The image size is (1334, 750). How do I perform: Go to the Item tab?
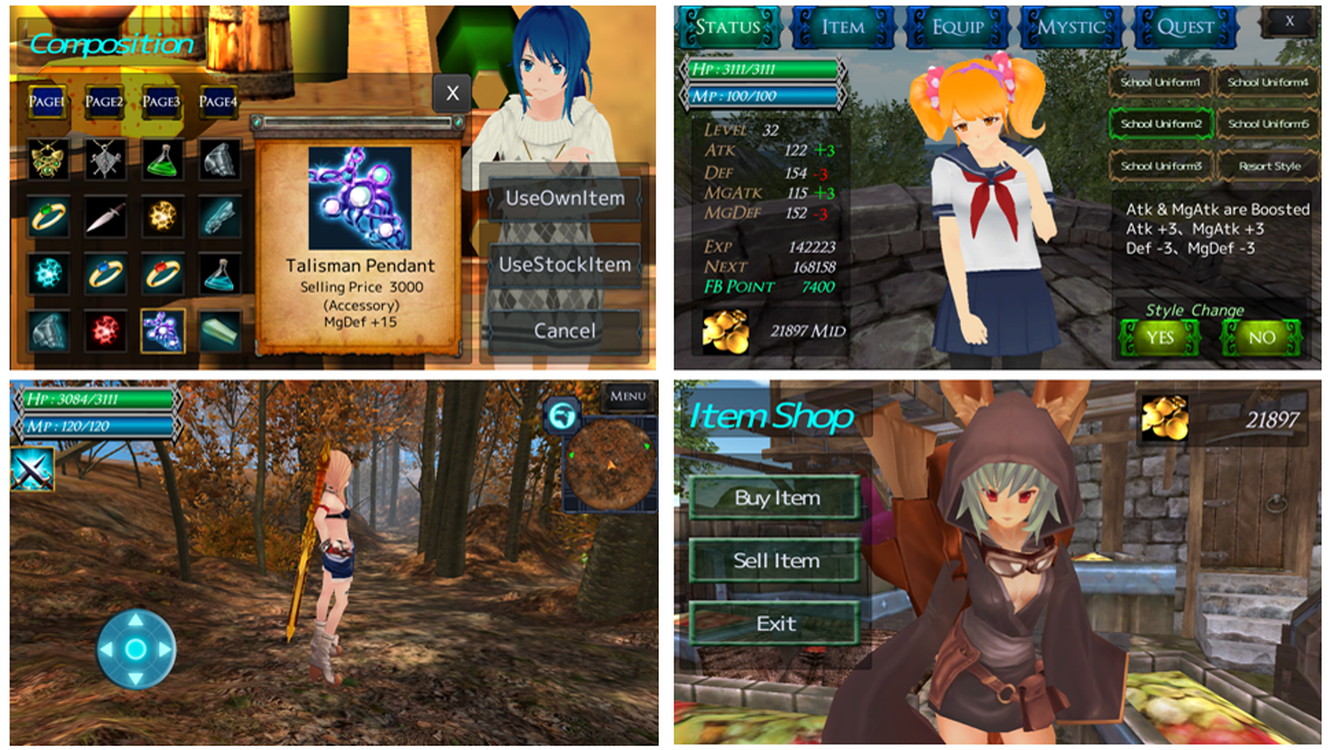[843, 27]
